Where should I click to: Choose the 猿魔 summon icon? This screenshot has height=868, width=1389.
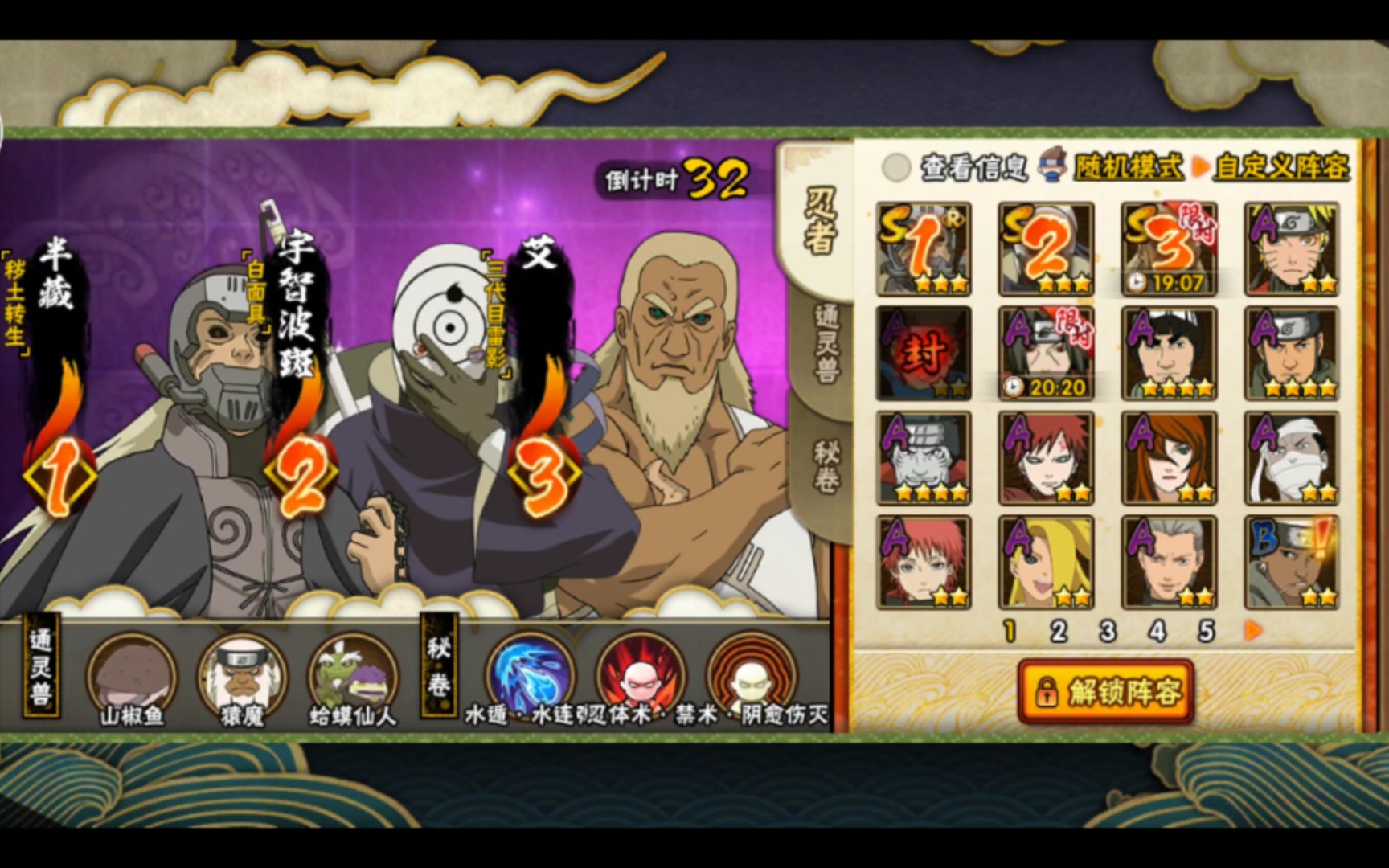[241, 674]
